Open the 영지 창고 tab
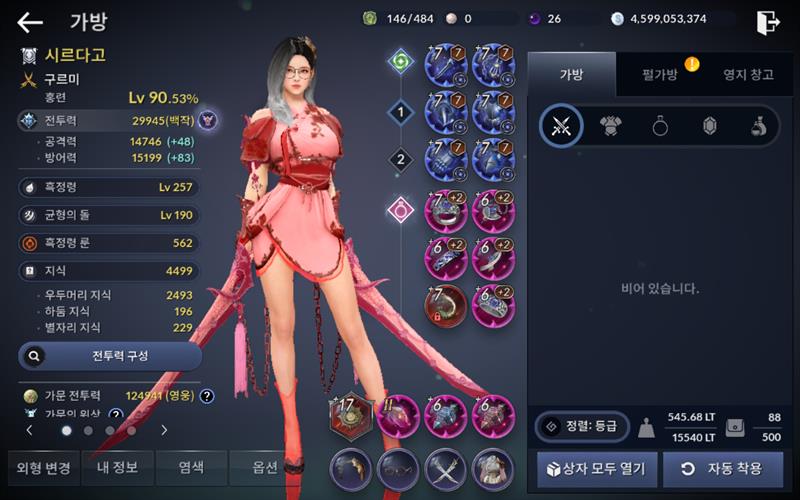The height and width of the screenshot is (500, 800). click(748, 75)
